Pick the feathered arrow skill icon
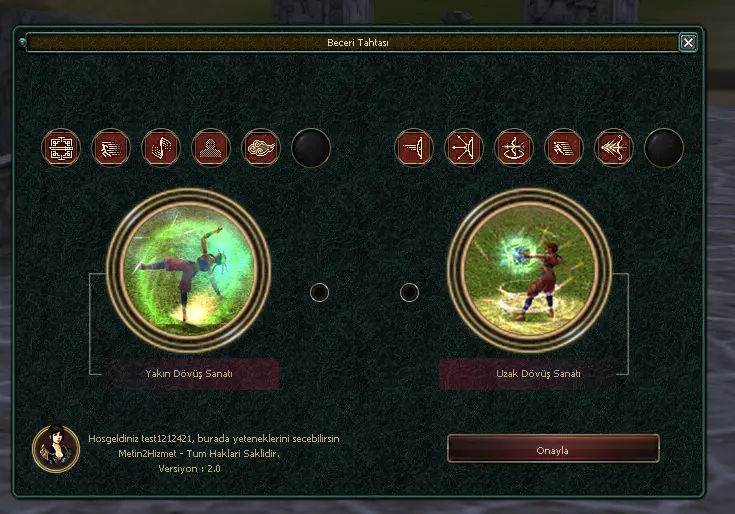 pos(614,148)
